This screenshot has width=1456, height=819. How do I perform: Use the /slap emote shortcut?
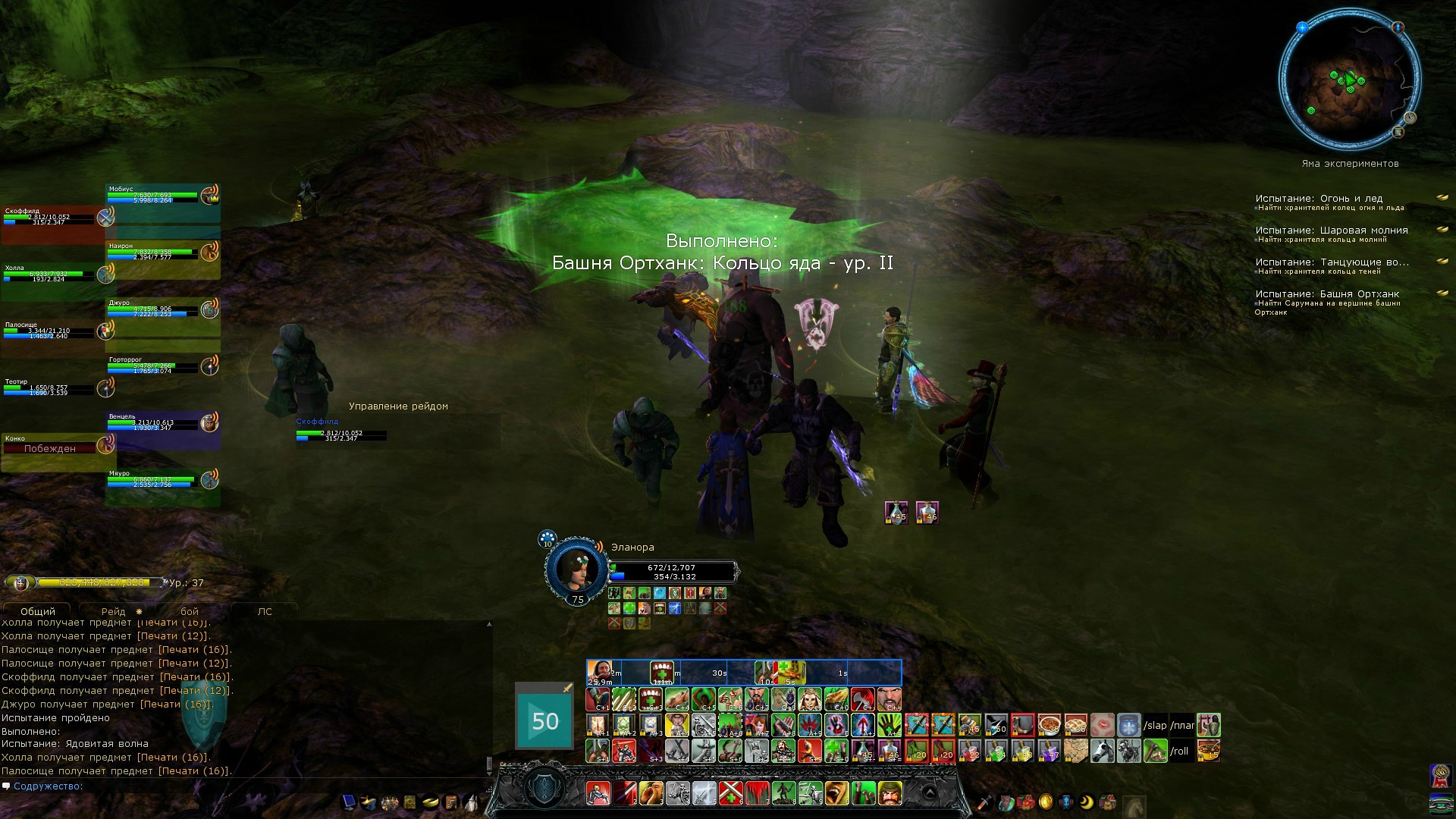coord(1155,726)
